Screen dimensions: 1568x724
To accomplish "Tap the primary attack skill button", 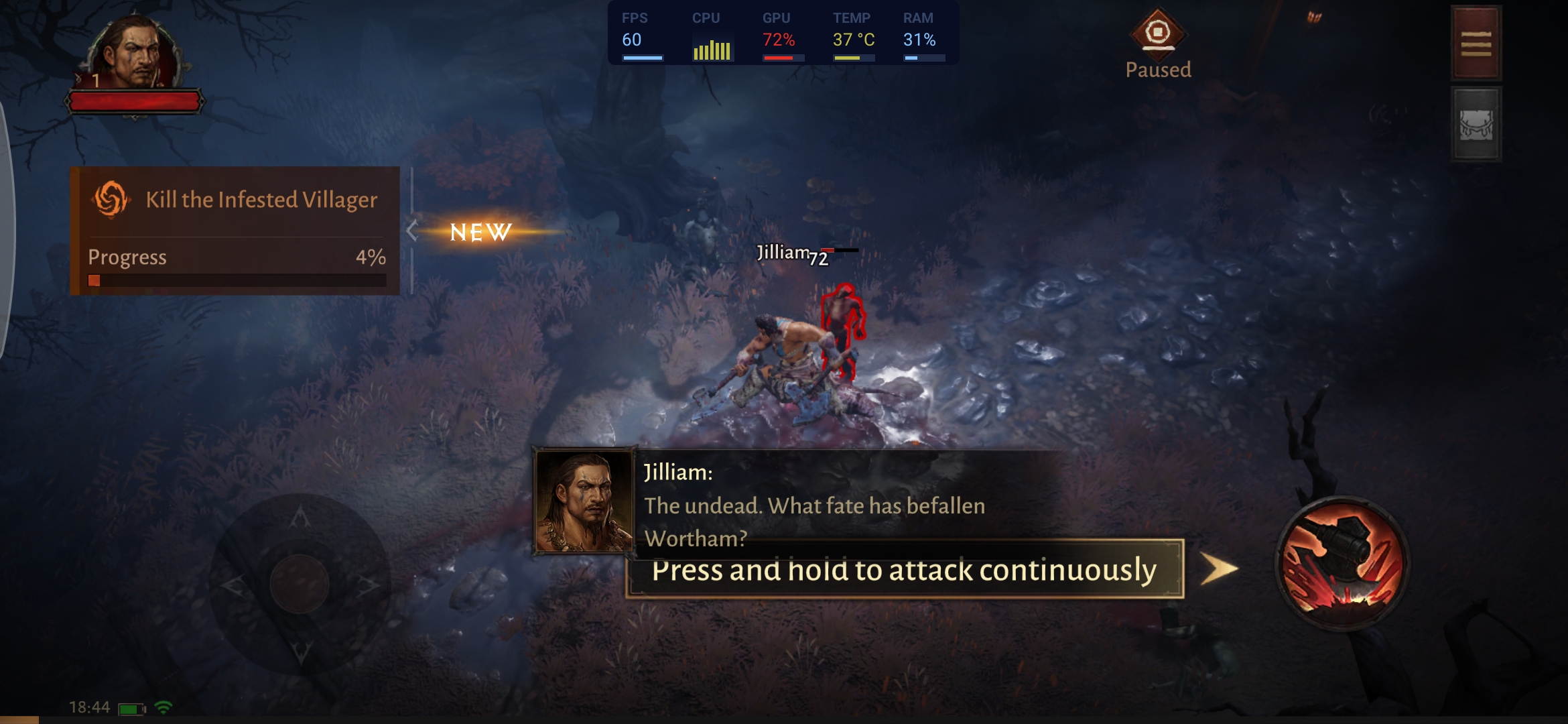I will pos(1342,563).
